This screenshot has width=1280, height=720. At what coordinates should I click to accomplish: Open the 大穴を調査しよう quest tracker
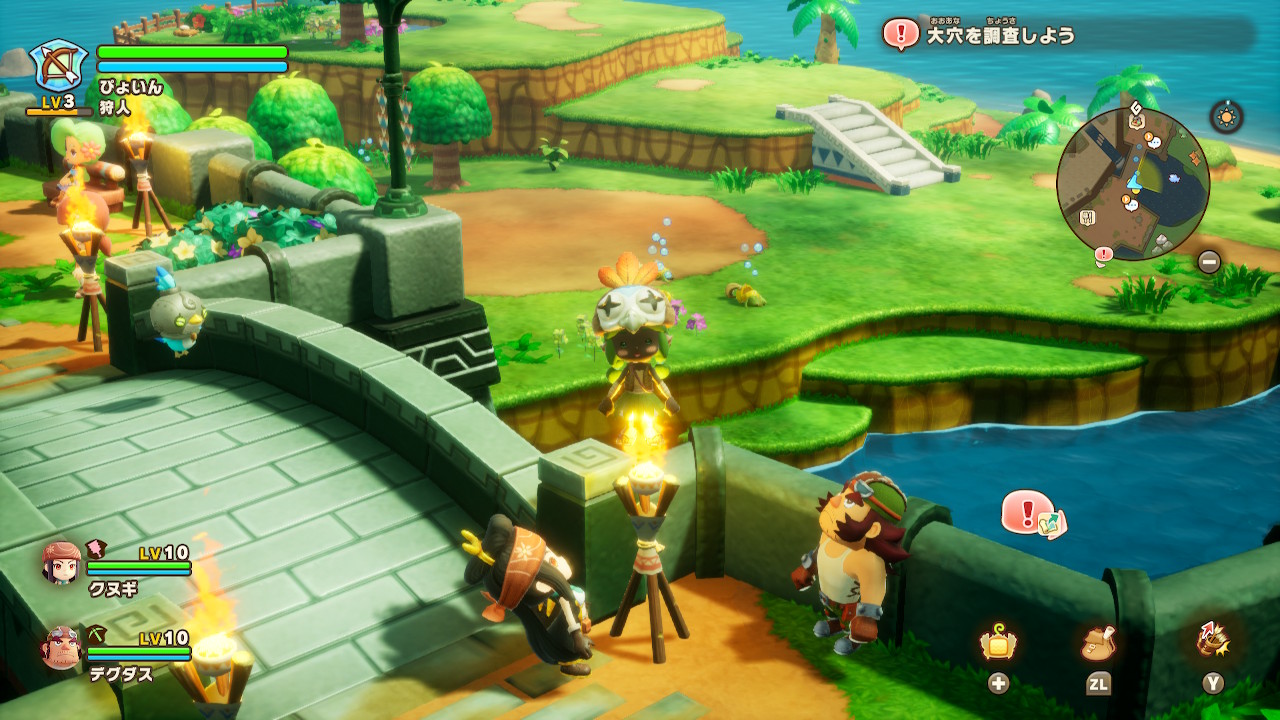click(x=1000, y=35)
